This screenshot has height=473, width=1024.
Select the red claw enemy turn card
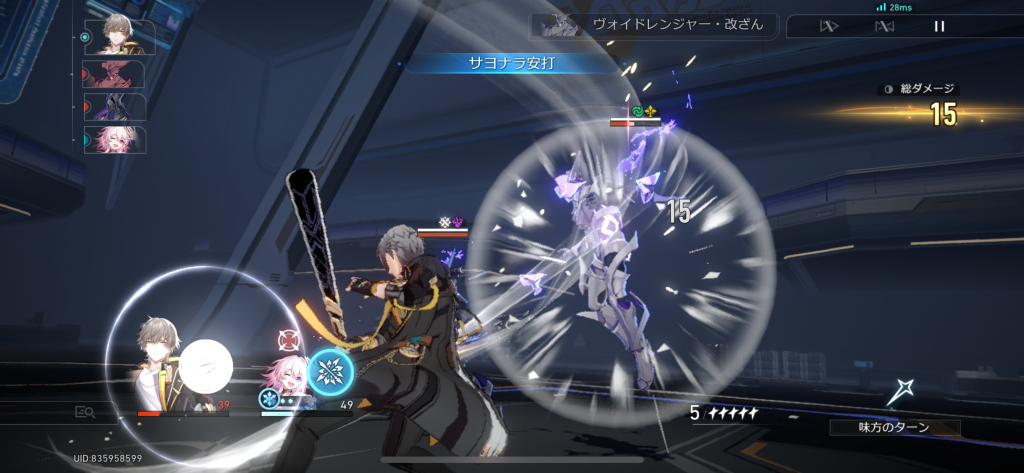pyautogui.click(x=115, y=73)
